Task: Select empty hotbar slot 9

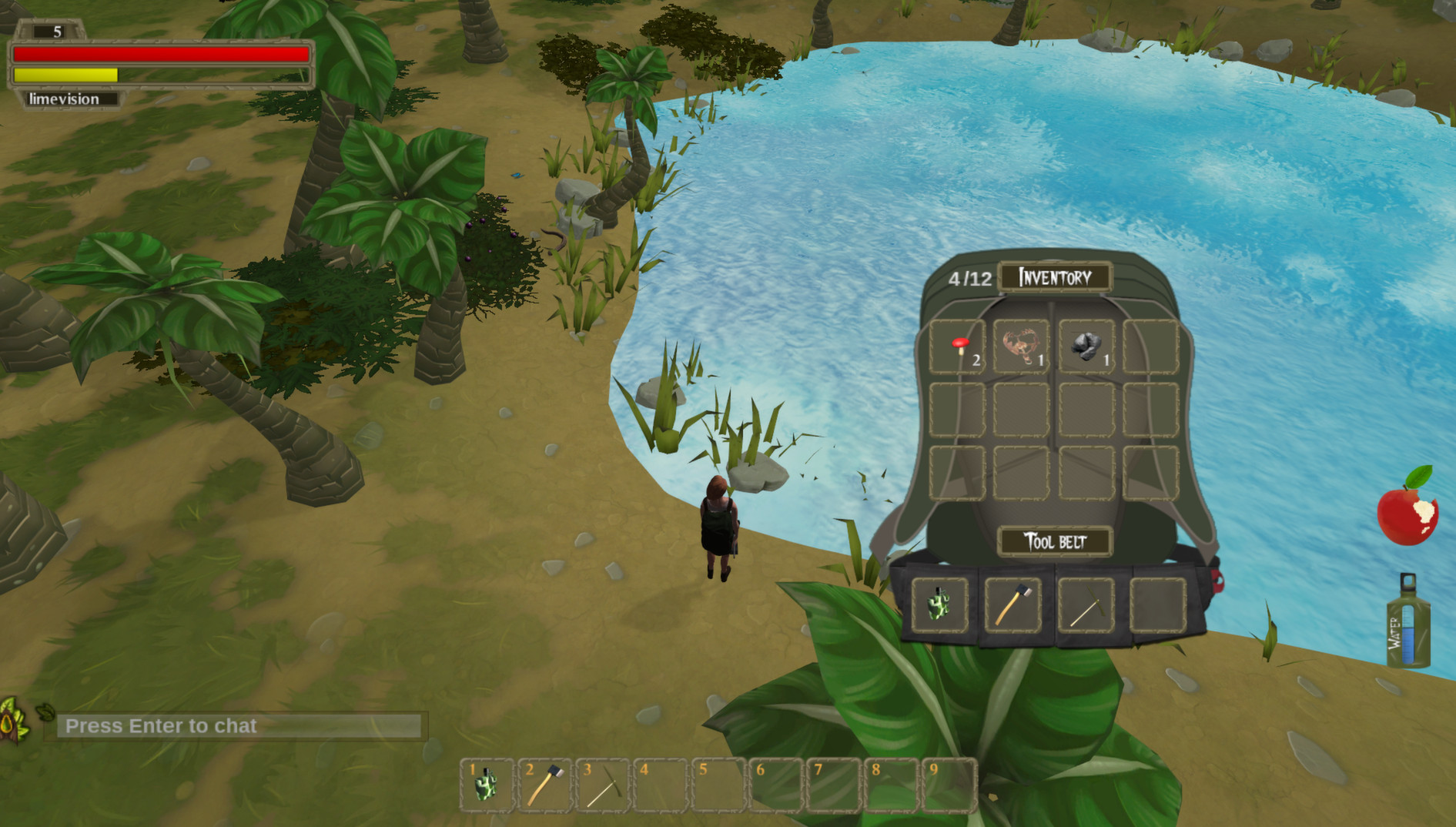Action: coord(949,785)
